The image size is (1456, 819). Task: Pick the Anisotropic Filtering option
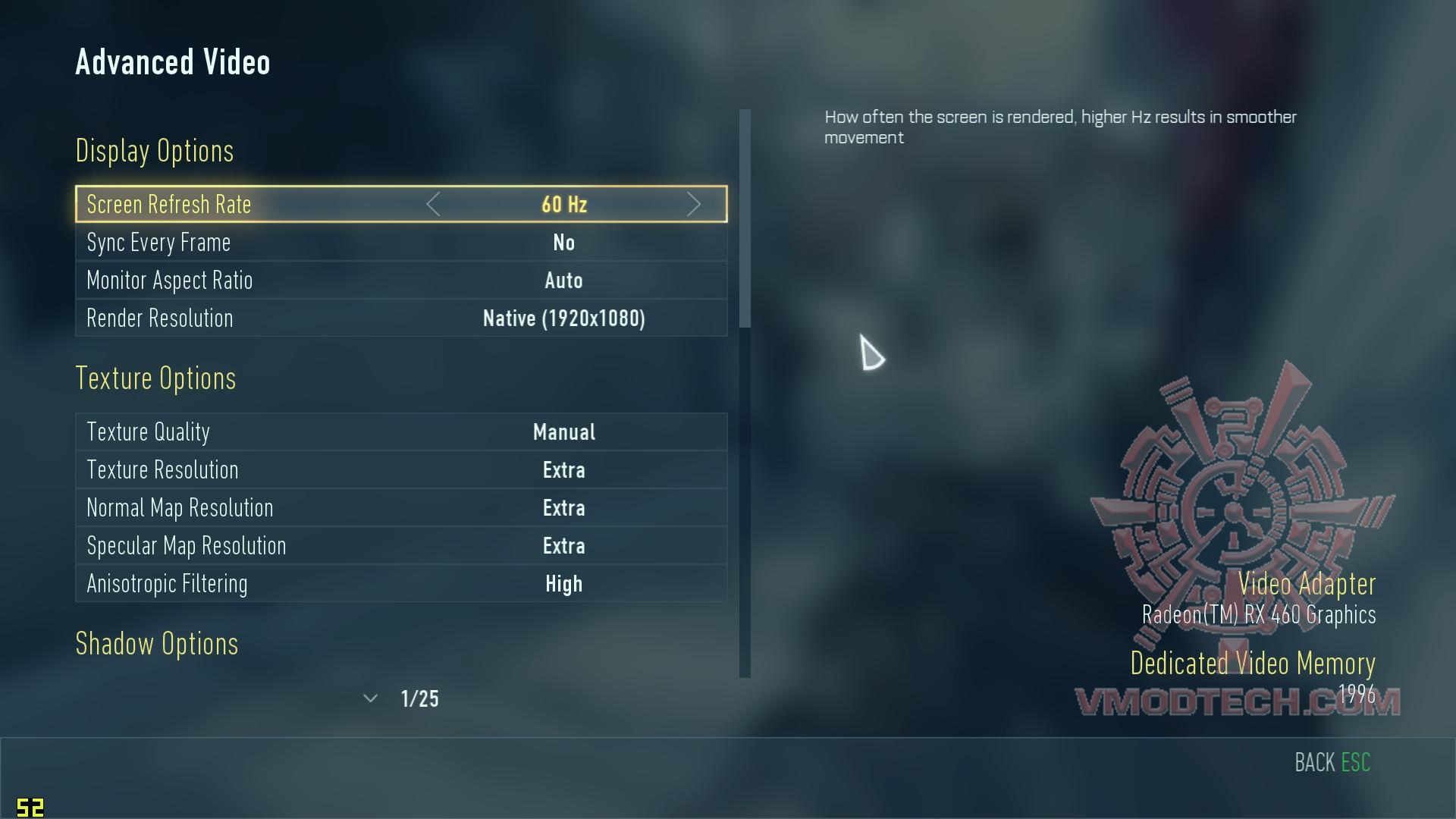400,584
